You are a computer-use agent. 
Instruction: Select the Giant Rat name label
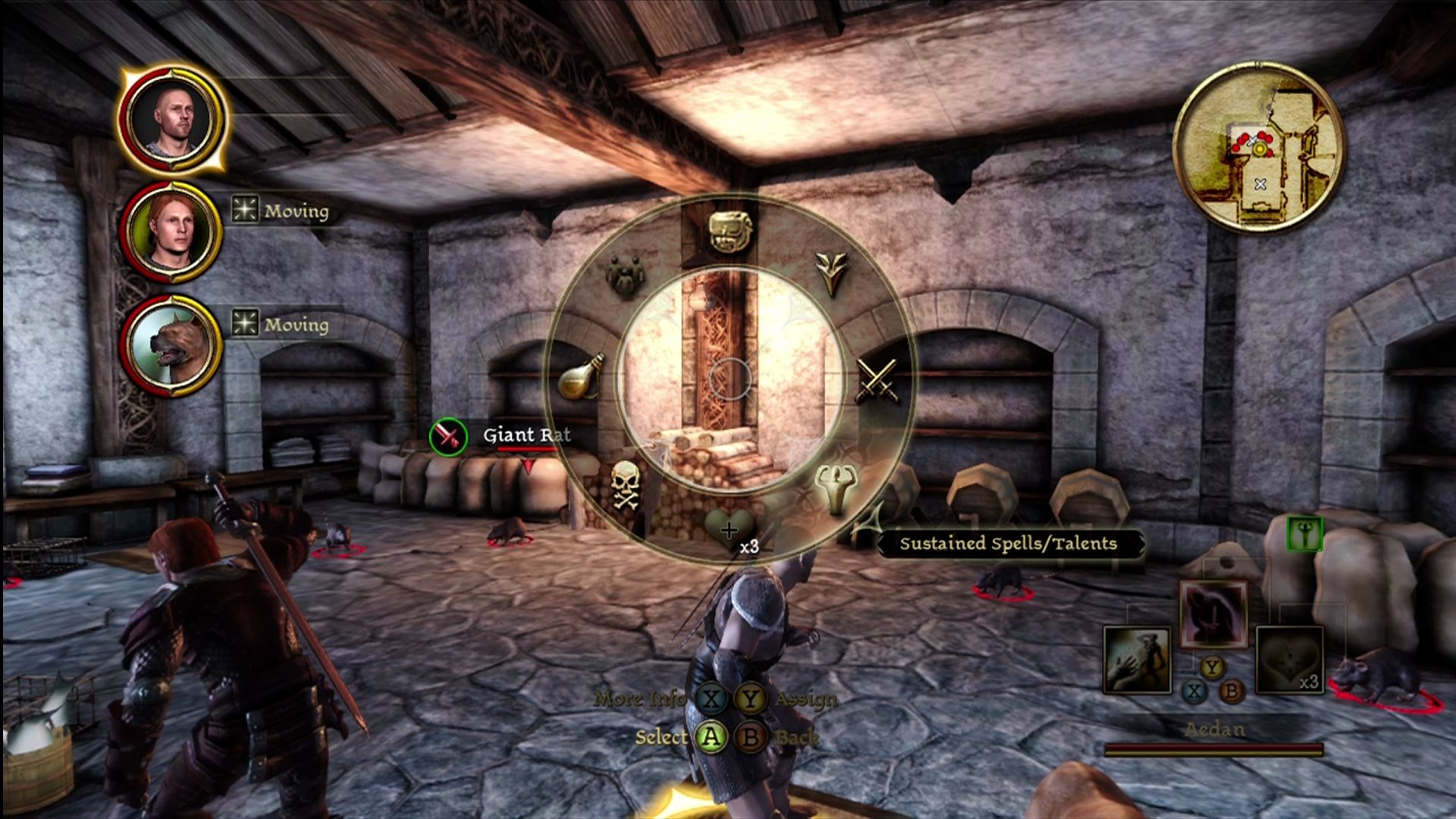(x=526, y=436)
